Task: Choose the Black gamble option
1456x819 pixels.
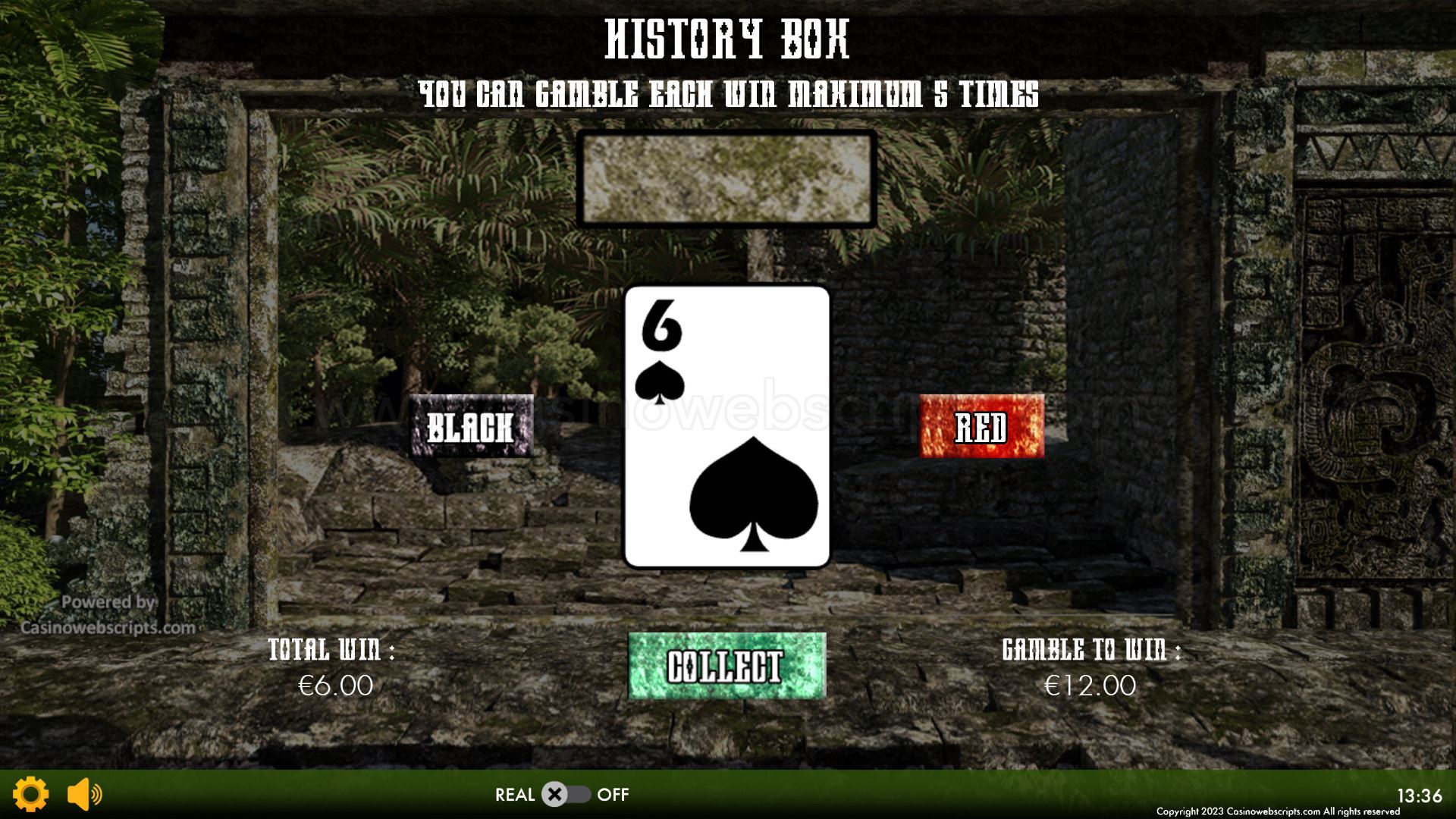Action: (471, 426)
